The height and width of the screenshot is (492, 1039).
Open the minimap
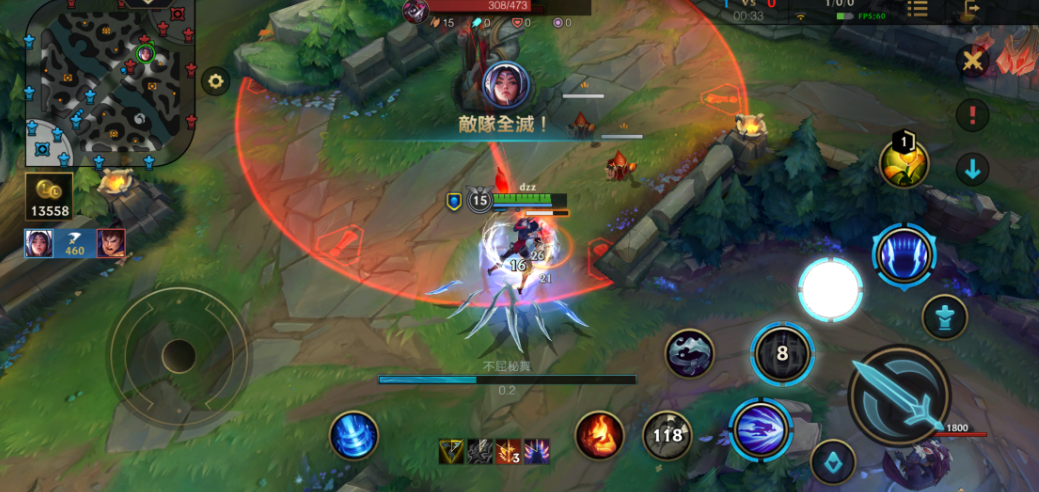click(x=108, y=80)
